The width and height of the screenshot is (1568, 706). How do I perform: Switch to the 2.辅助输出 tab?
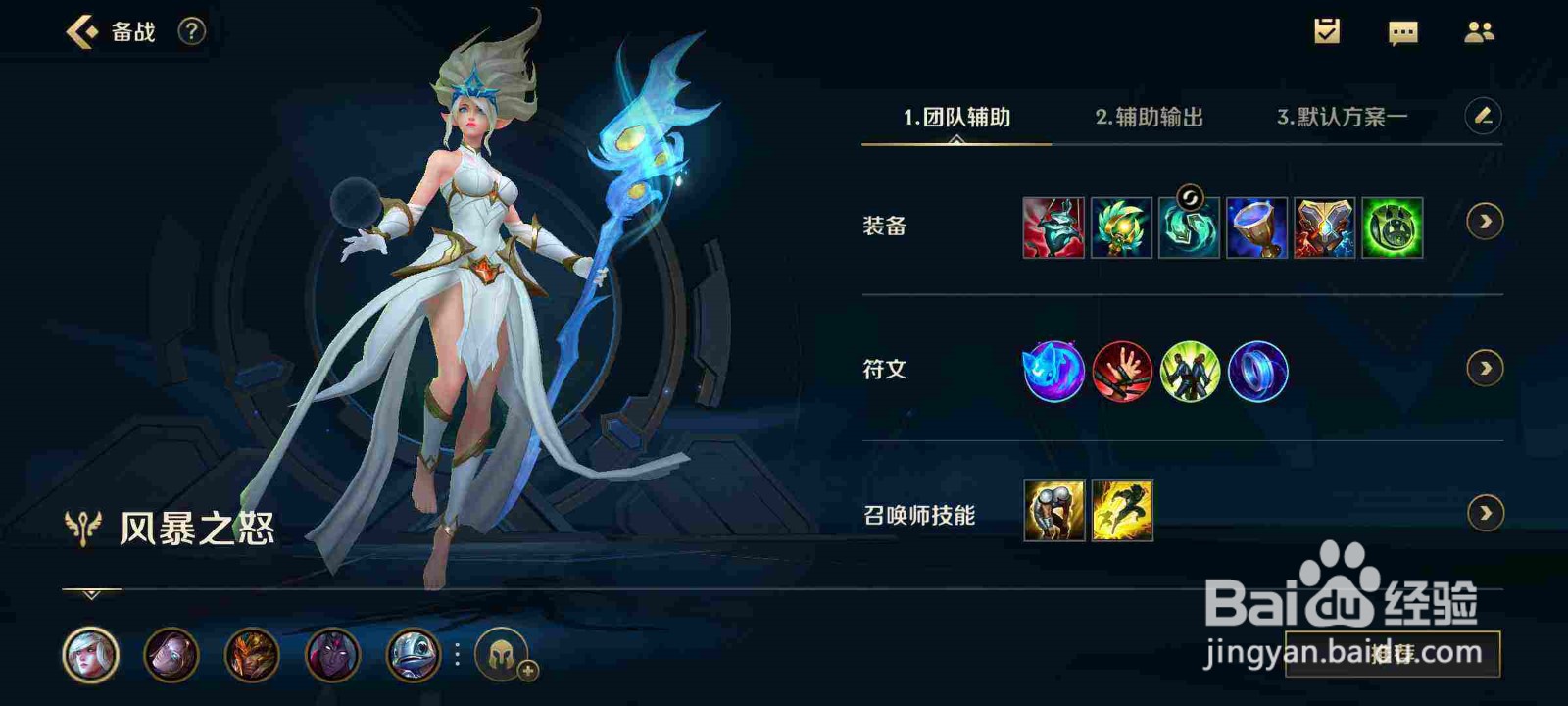[1150, 118]
